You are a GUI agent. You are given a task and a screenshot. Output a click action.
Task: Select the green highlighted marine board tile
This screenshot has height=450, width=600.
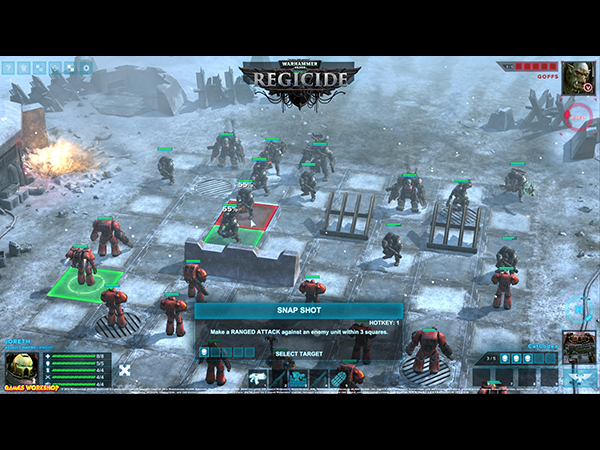(x=85, y=284)
